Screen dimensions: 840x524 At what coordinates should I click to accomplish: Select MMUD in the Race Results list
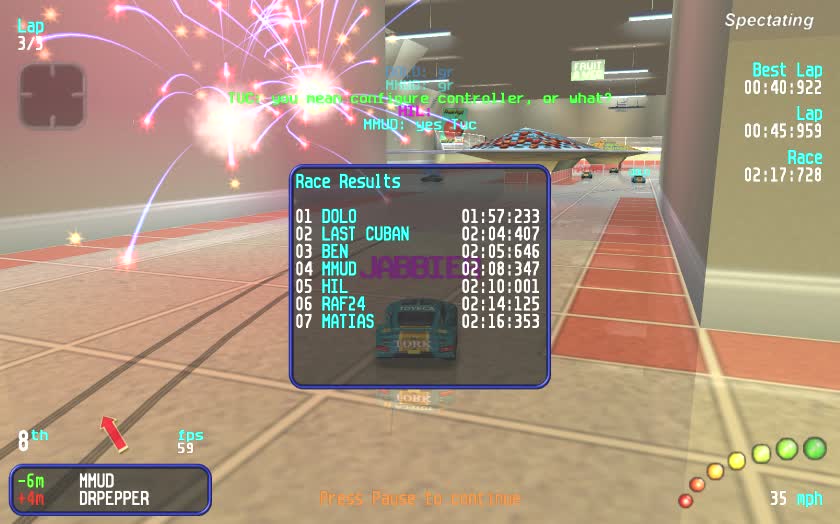[418, 269]
